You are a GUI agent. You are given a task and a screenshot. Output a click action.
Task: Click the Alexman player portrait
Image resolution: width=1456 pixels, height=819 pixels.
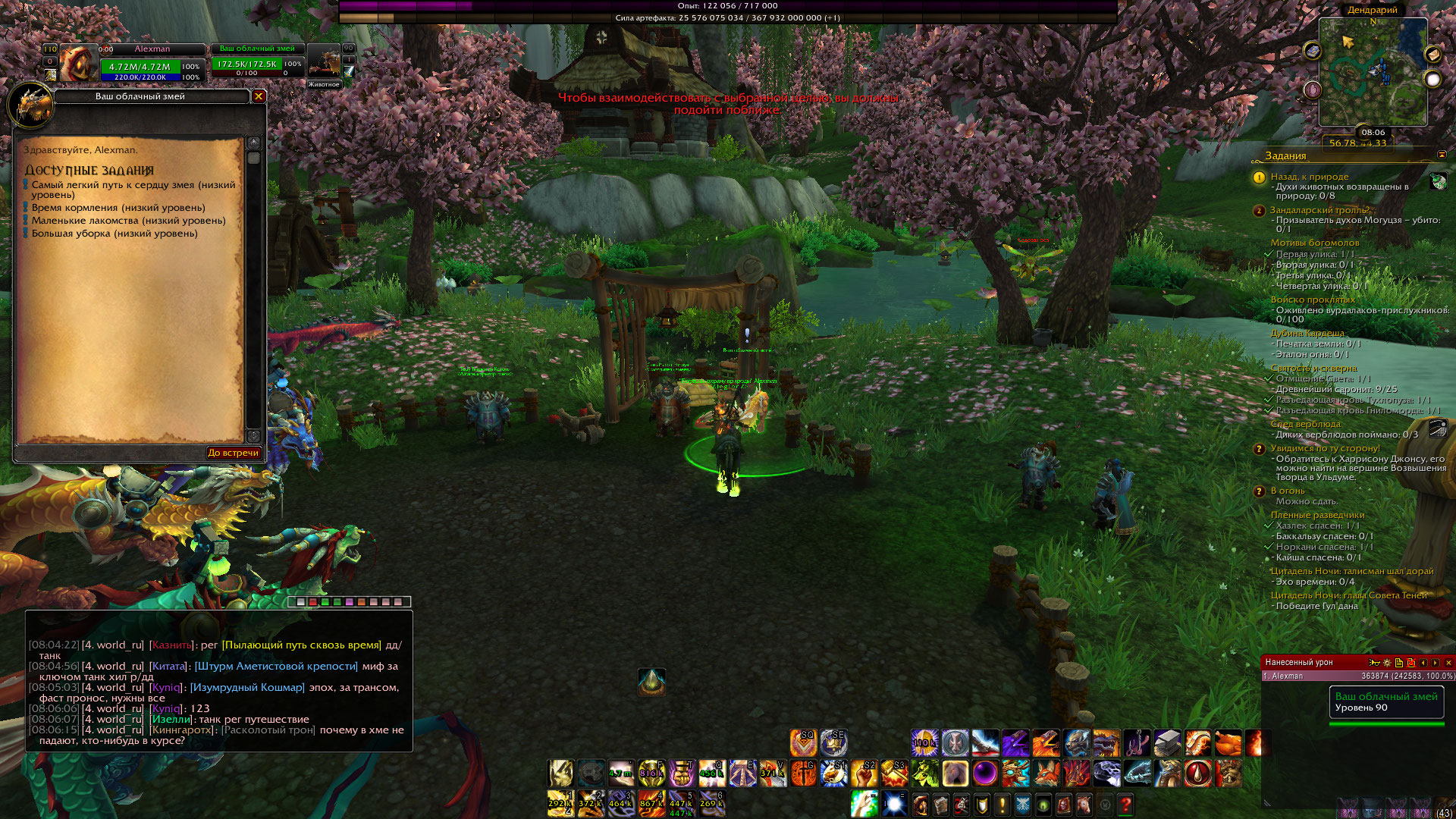77,63
